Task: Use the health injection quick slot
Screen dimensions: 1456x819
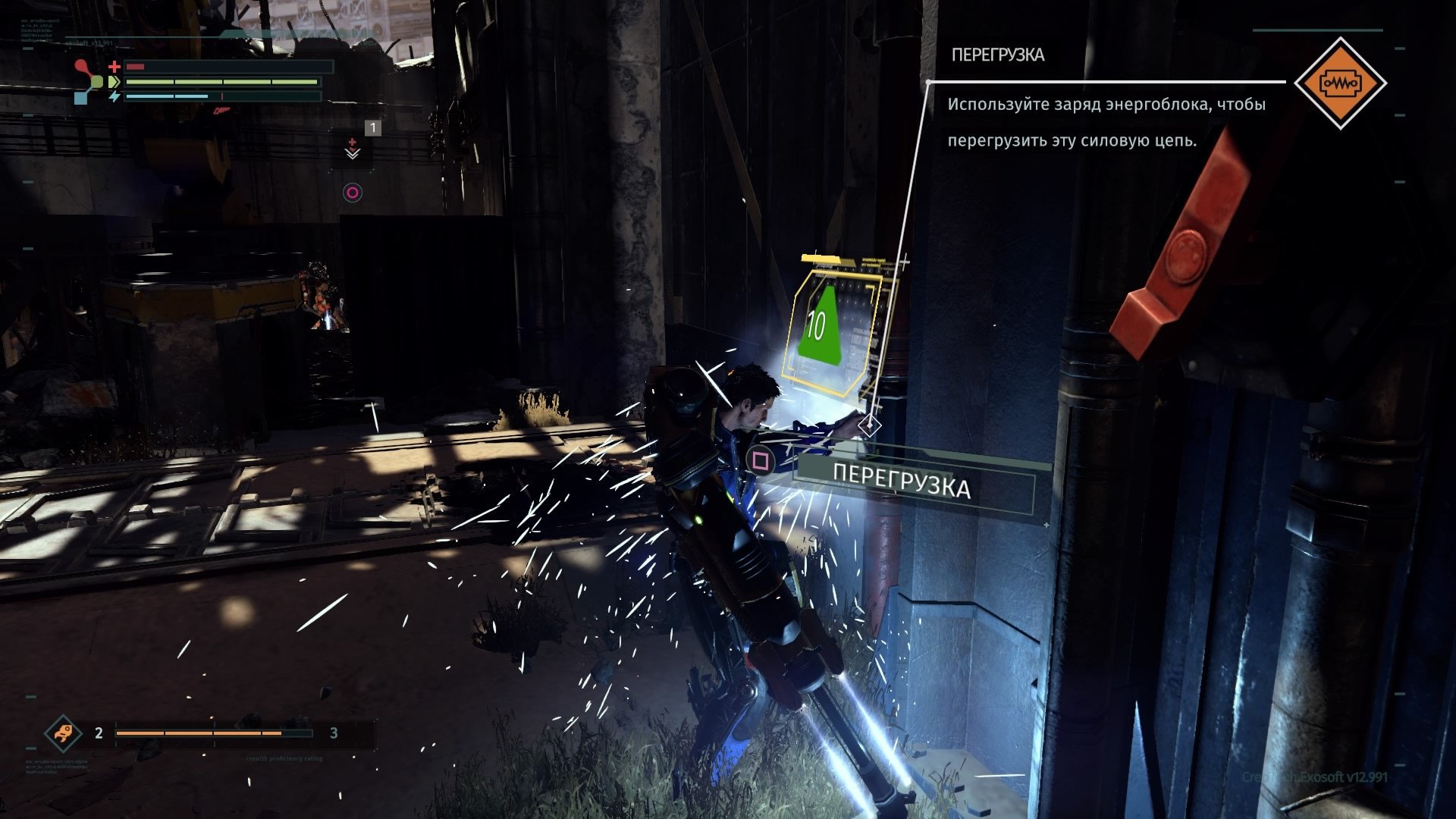Action: click(353, 147)
